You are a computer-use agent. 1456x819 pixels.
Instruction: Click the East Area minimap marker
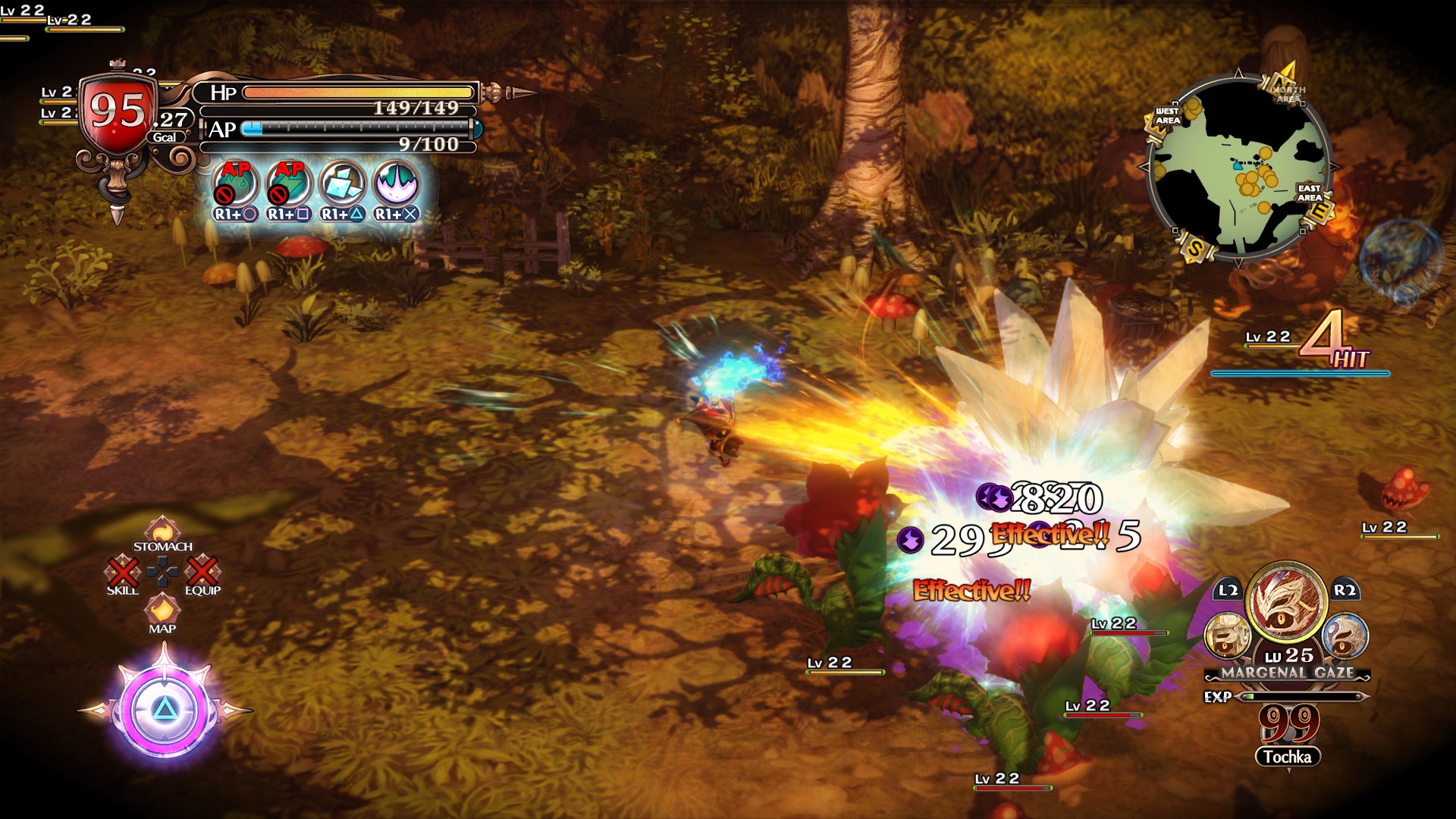(x=1310, y=193)
